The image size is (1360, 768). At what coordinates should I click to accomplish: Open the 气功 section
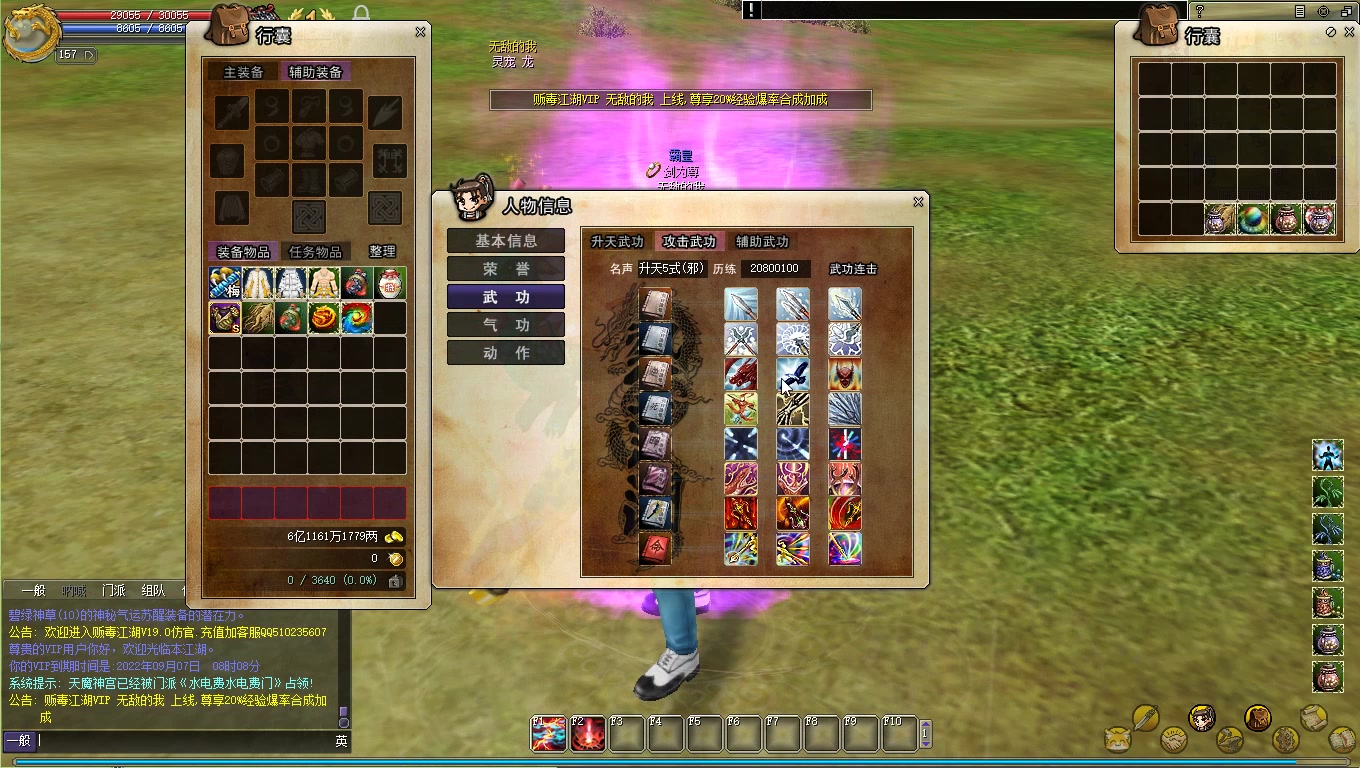tap(506, 325)
